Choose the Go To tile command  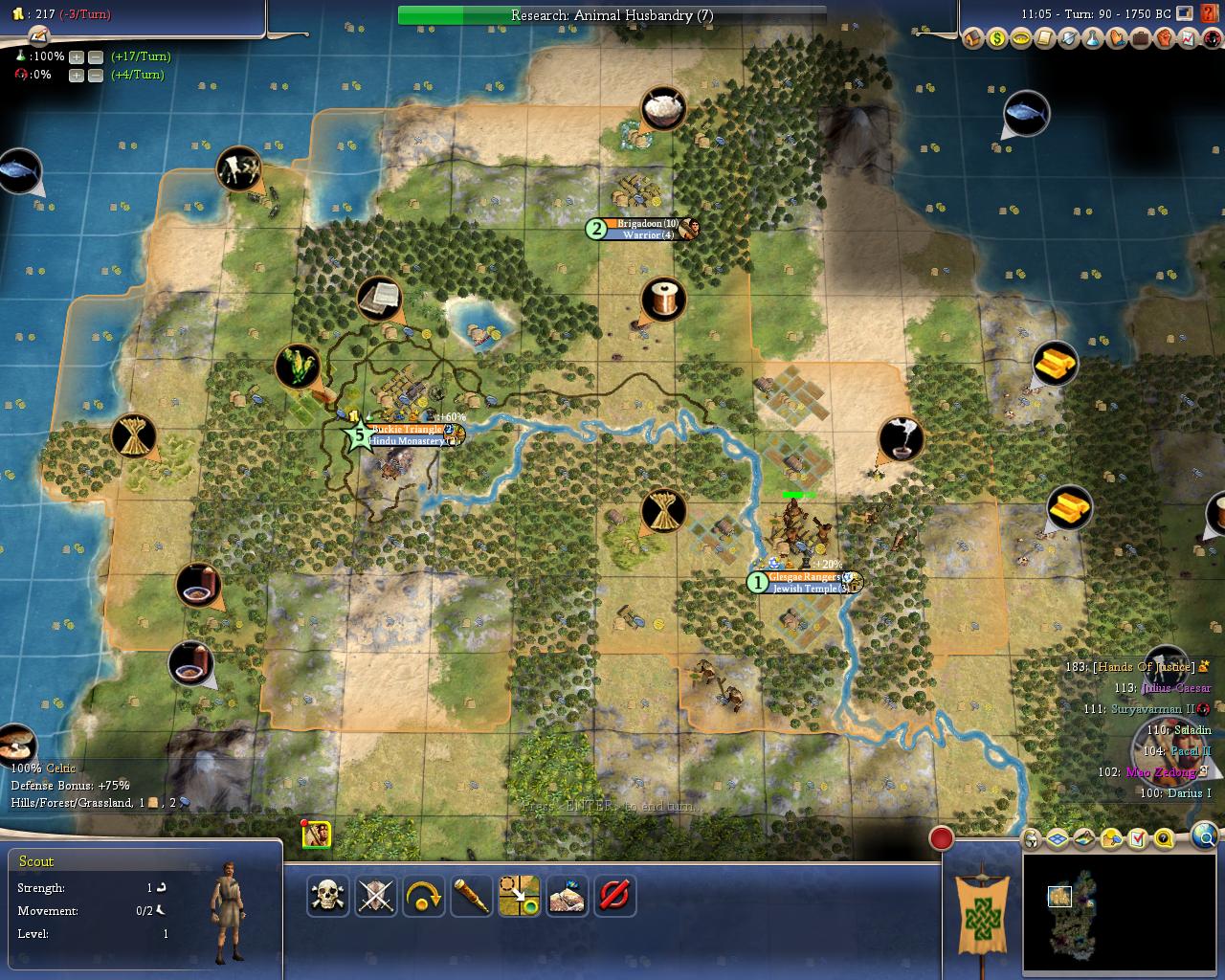[x=520, y=896]
